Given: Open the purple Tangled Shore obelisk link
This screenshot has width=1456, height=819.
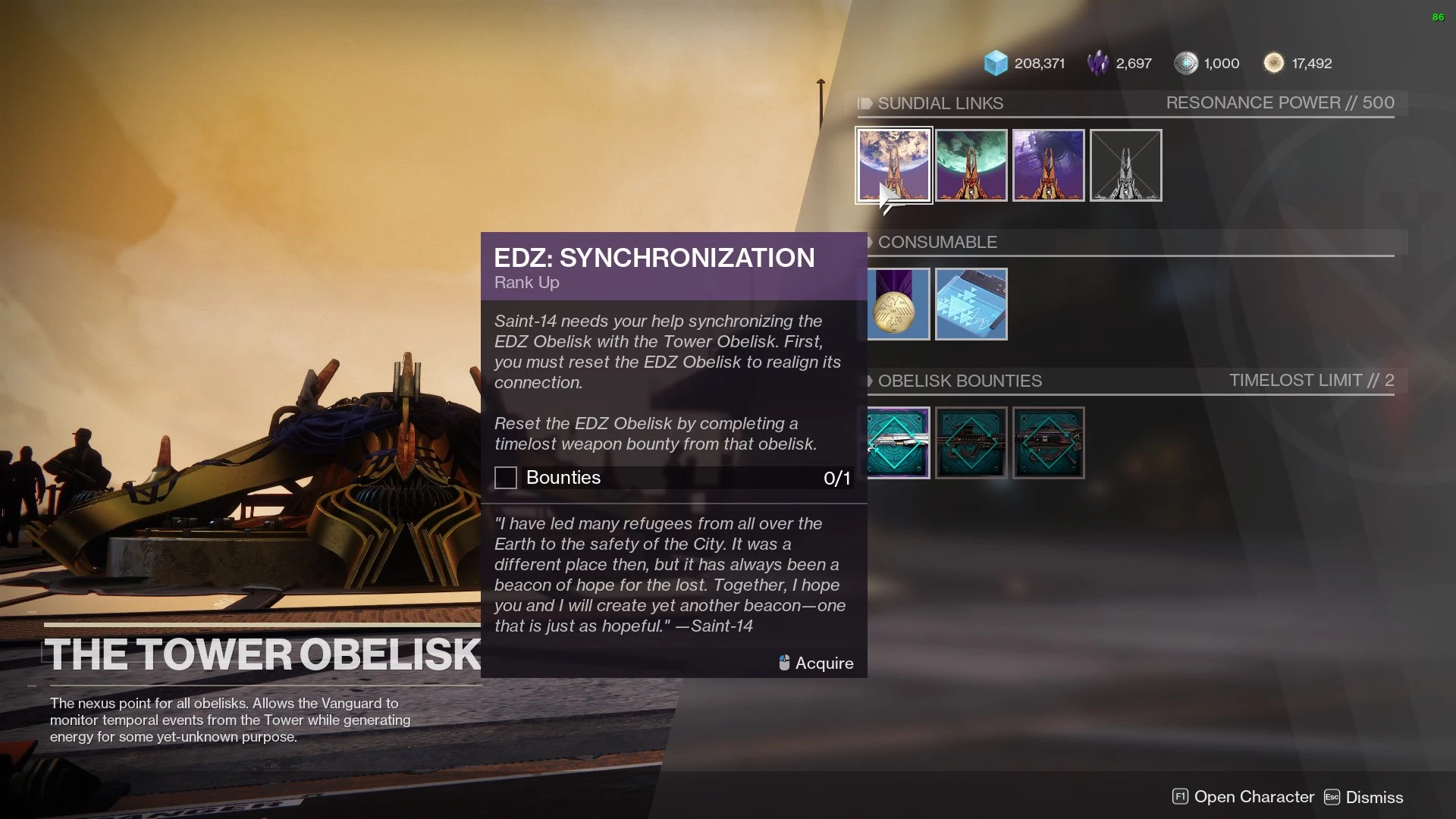Looking at the screenshot, I should tap(1049, 165).
